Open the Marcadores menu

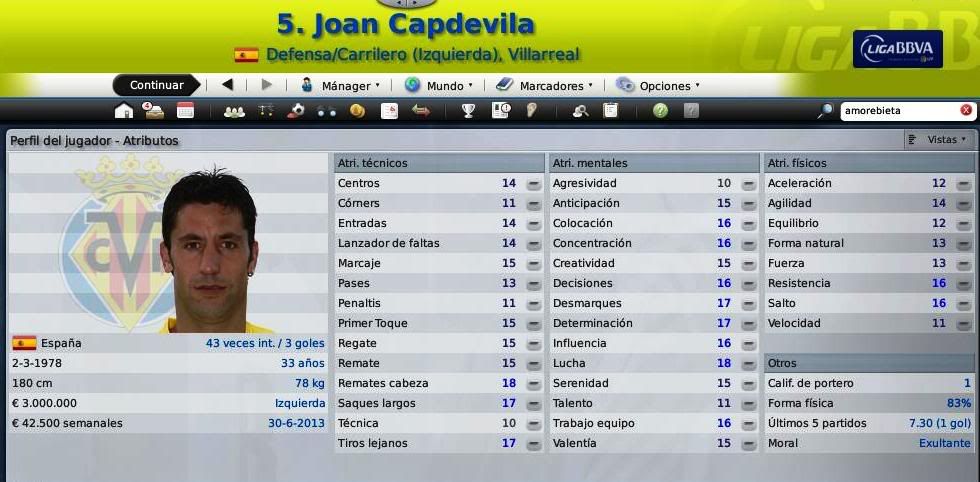(545, 86)
